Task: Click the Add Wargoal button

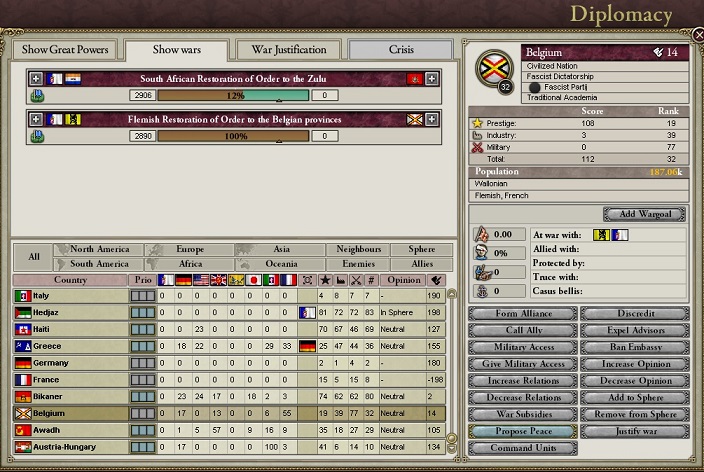Action: click(644, 214)
